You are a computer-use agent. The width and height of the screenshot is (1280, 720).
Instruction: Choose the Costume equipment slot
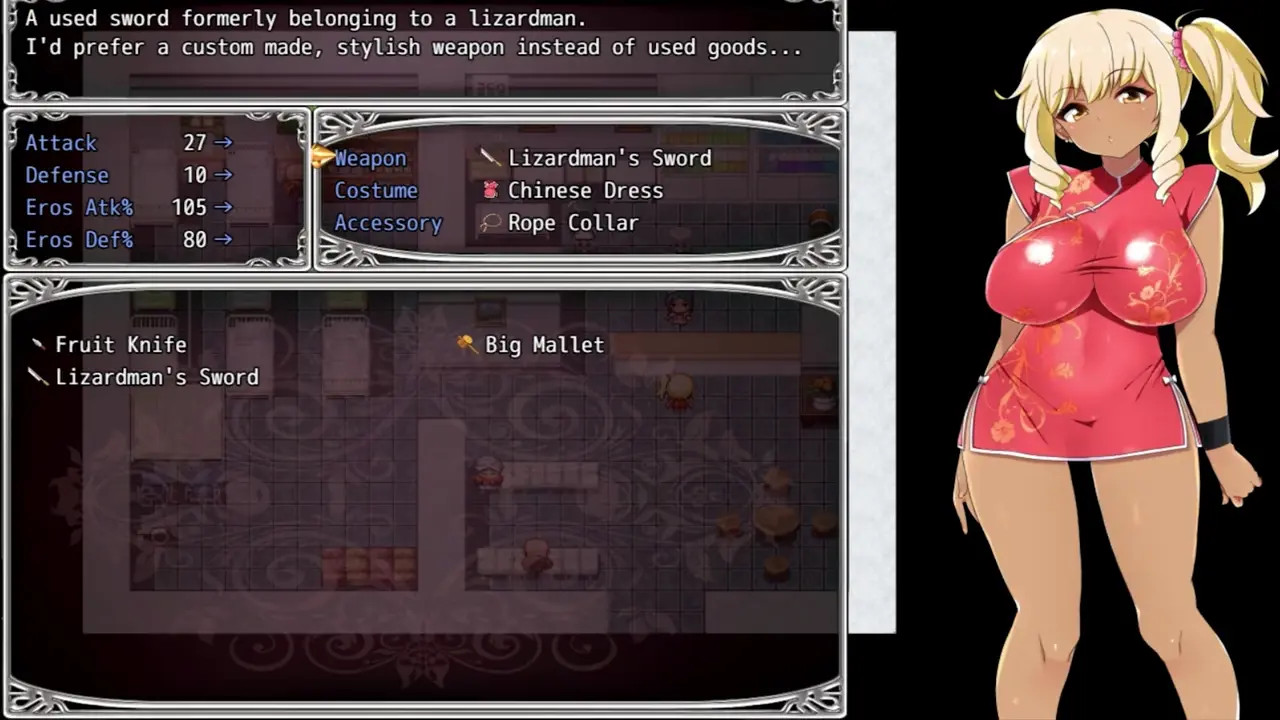coord(376,190)
